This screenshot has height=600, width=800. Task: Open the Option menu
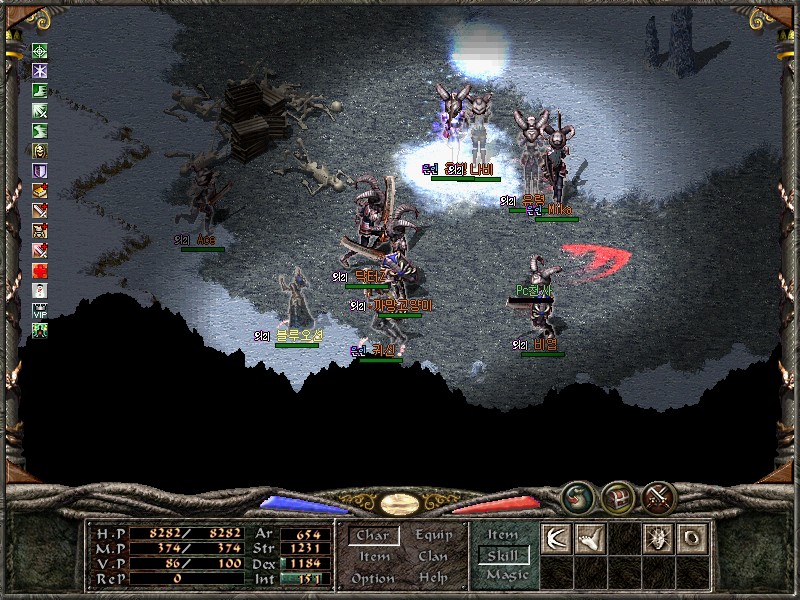(373, 578)
